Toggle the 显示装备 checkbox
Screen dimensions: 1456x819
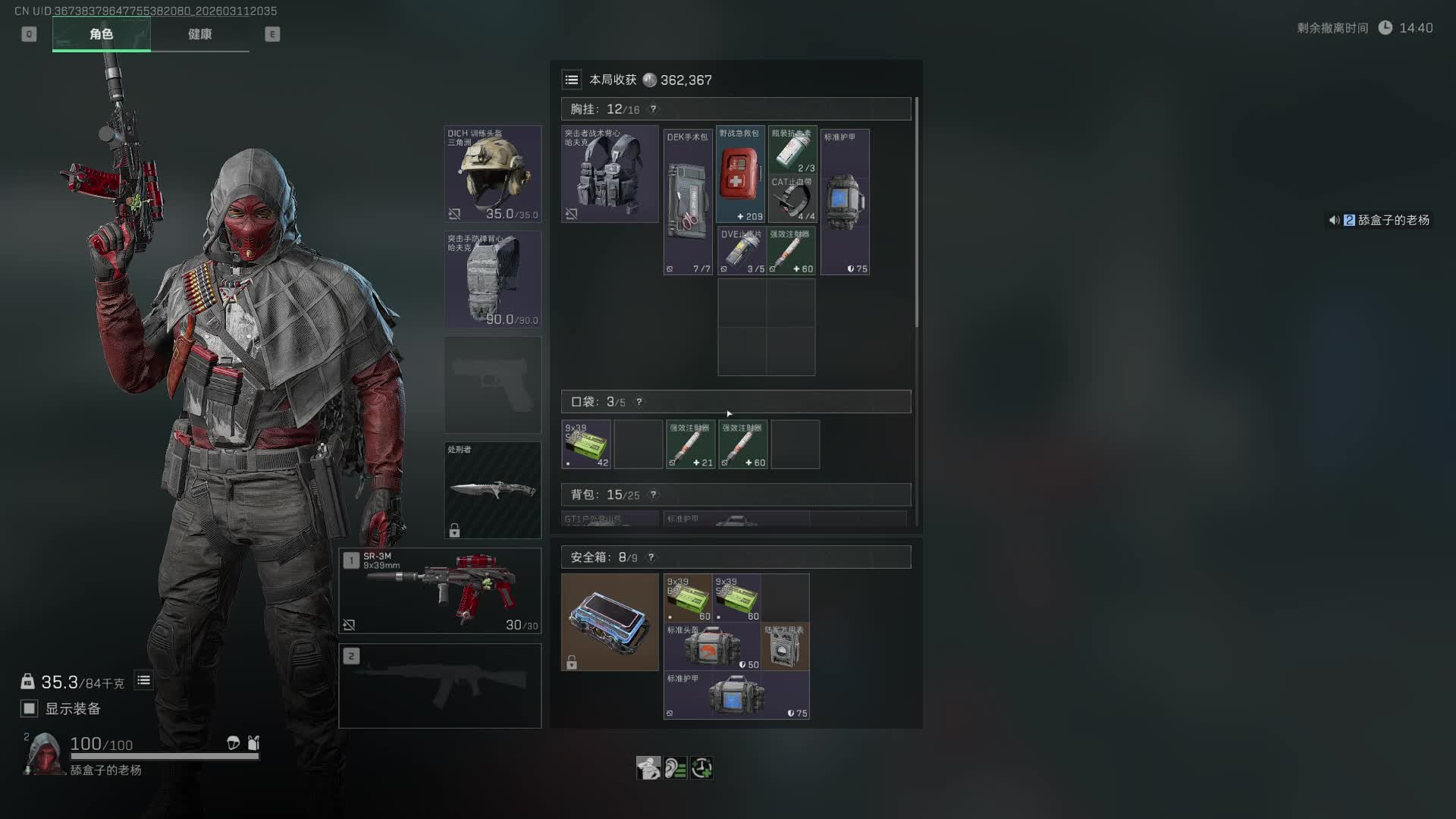click(x=30, y=708)
